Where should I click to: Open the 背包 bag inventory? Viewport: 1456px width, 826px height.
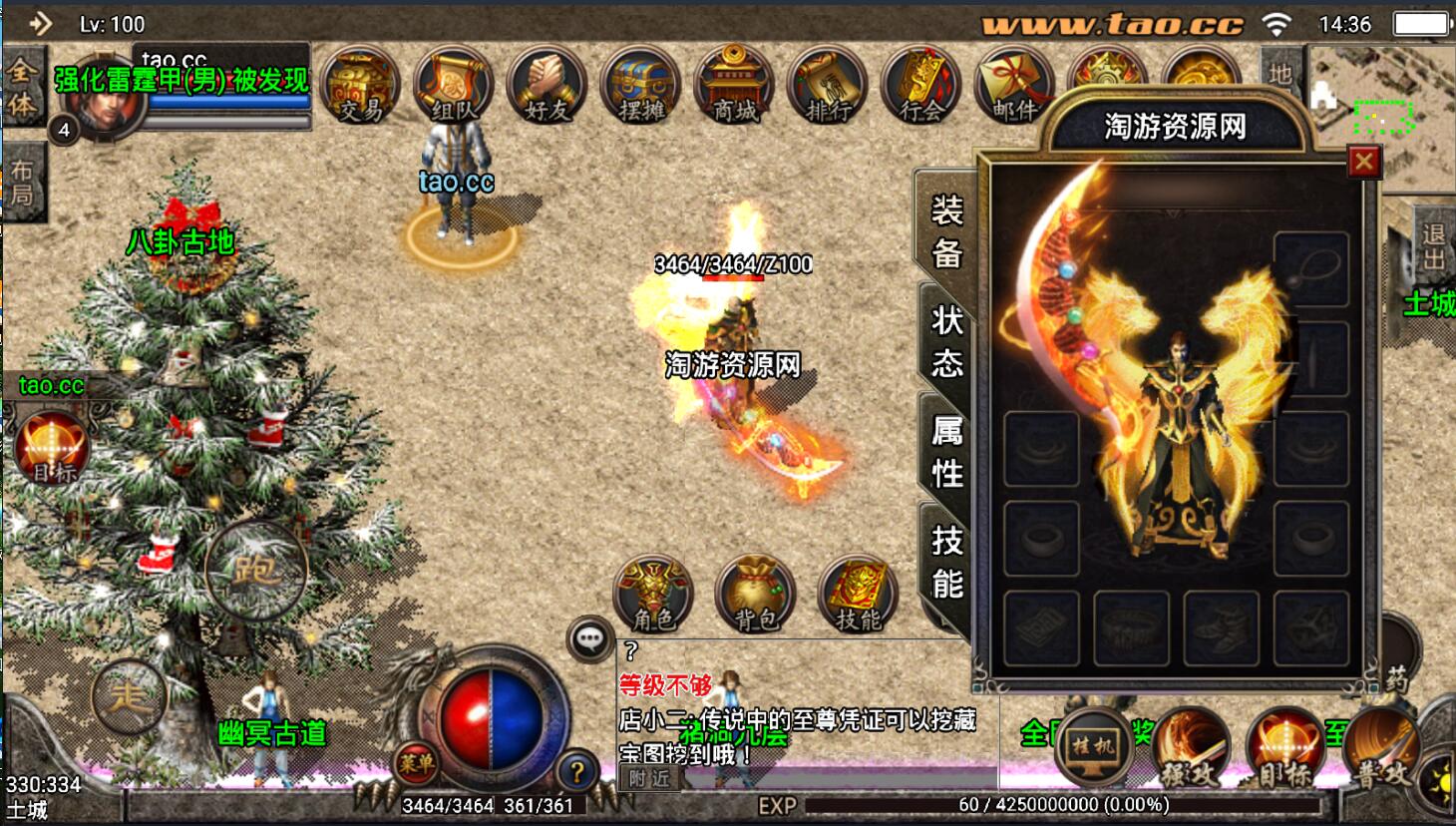pyautogui.click(x=755, y=595)
